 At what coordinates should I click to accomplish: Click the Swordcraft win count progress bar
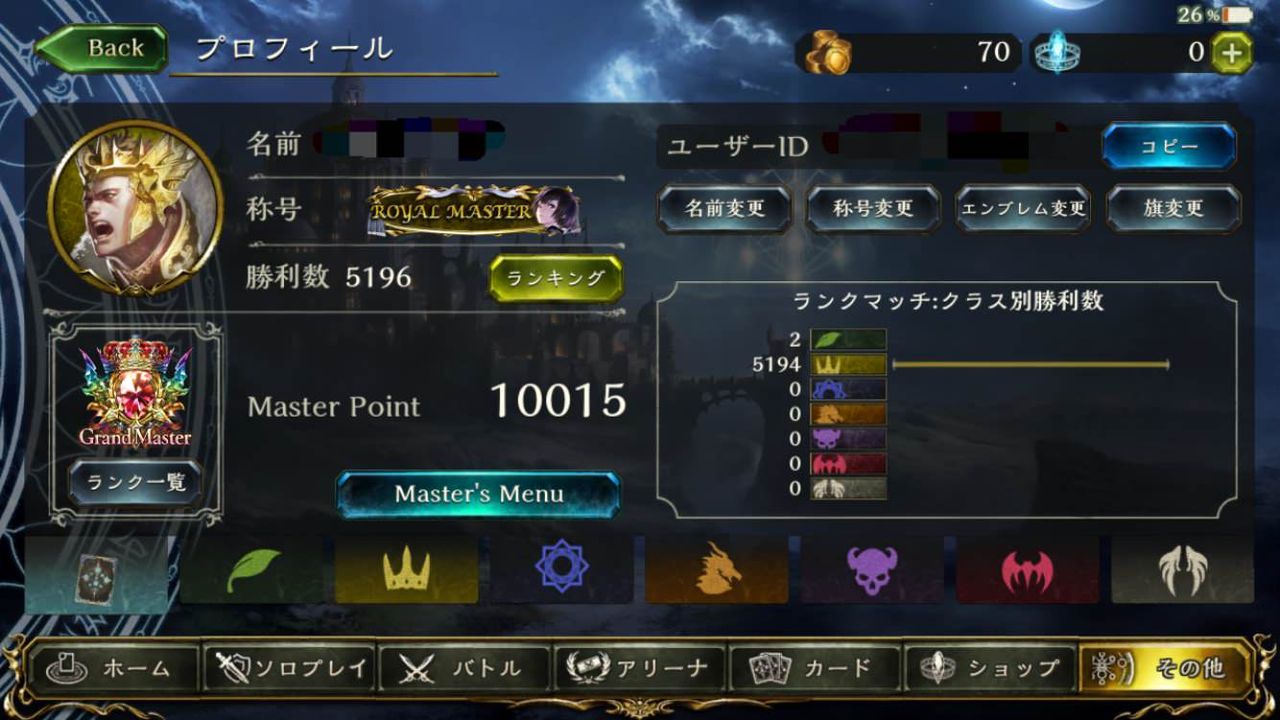pos(1030,366)
